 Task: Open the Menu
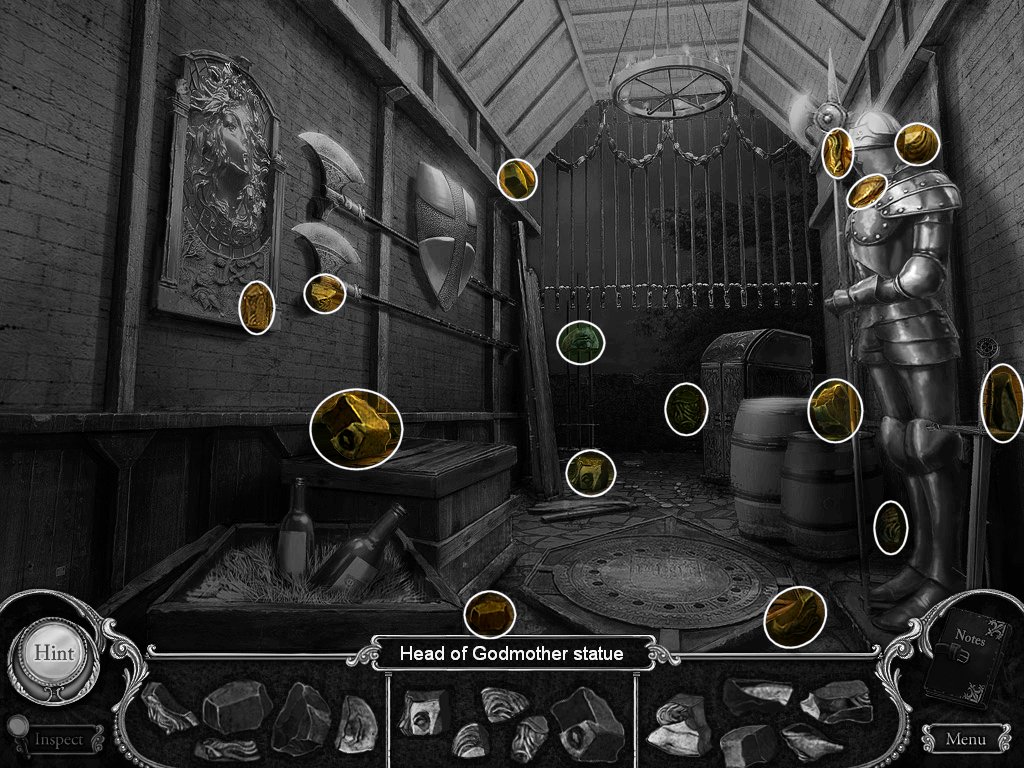coord(964,740)
